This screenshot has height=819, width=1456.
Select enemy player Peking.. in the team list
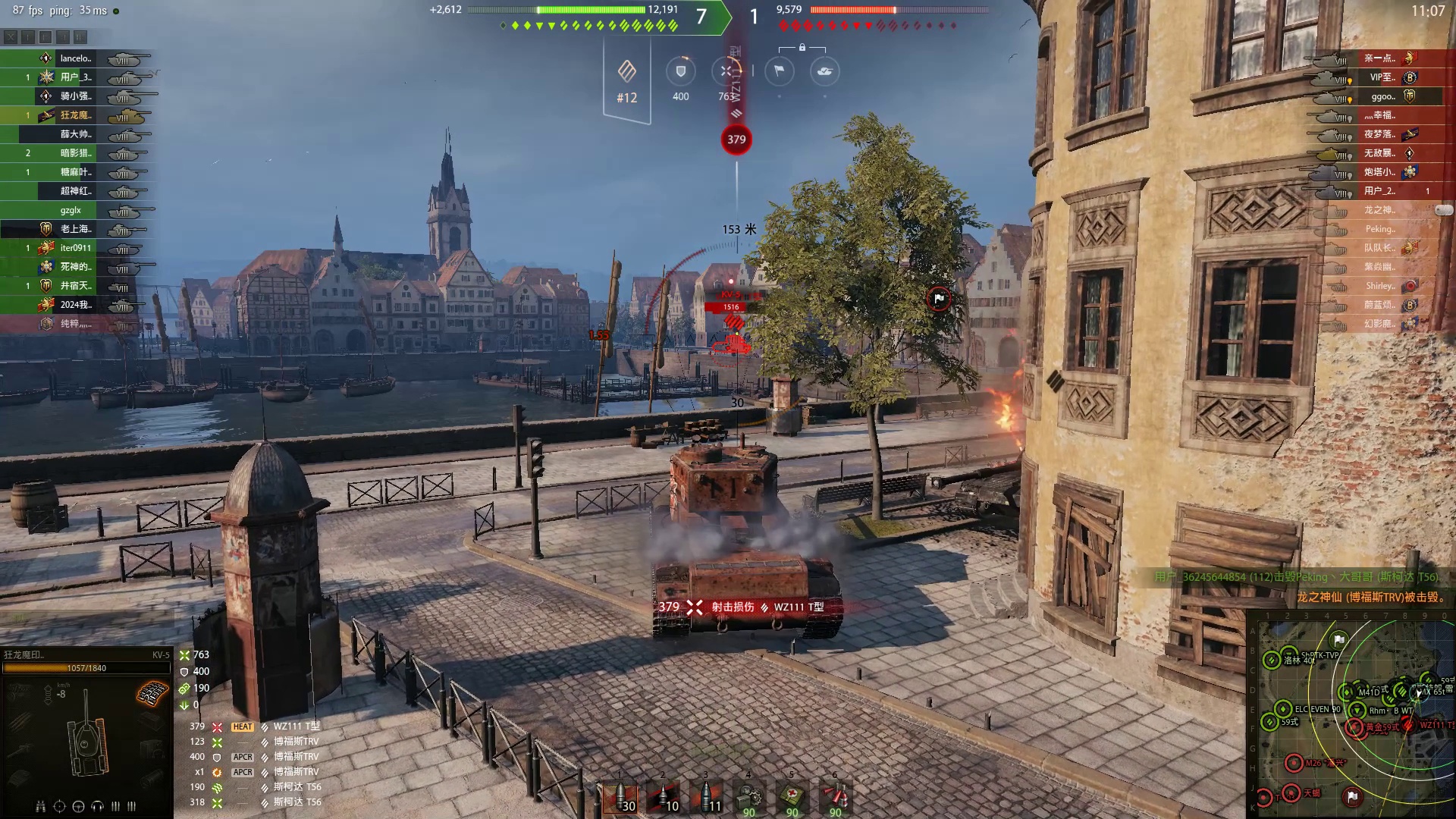point(1379,229)
